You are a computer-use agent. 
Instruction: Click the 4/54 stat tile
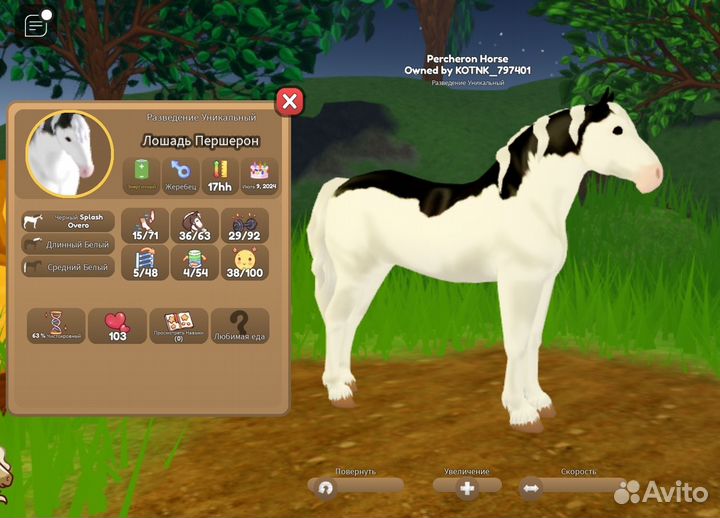pyautogui.click(x=195, y=264)
